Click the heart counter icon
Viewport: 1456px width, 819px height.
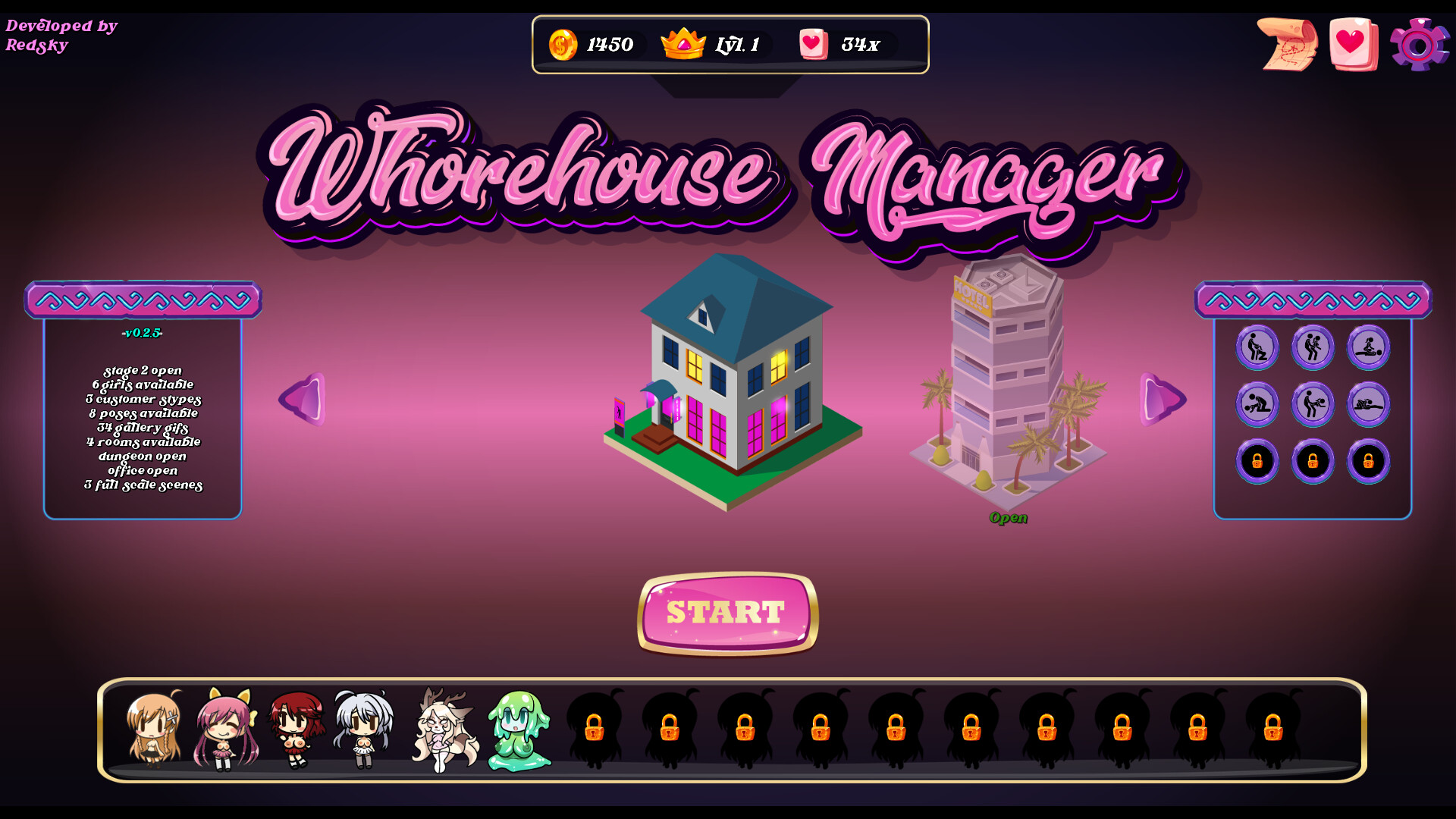(x=813, y=44)
